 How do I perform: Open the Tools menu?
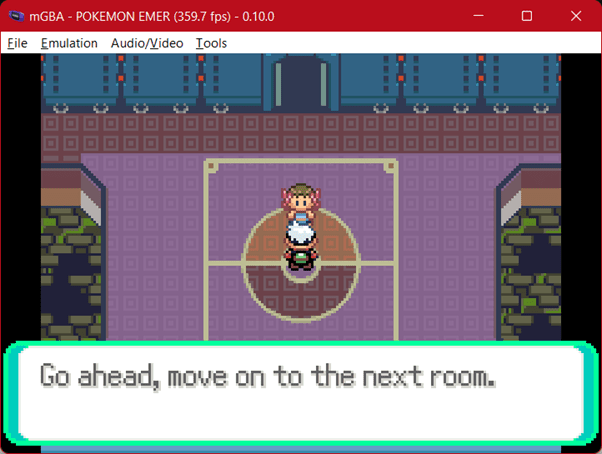[211, 43]
